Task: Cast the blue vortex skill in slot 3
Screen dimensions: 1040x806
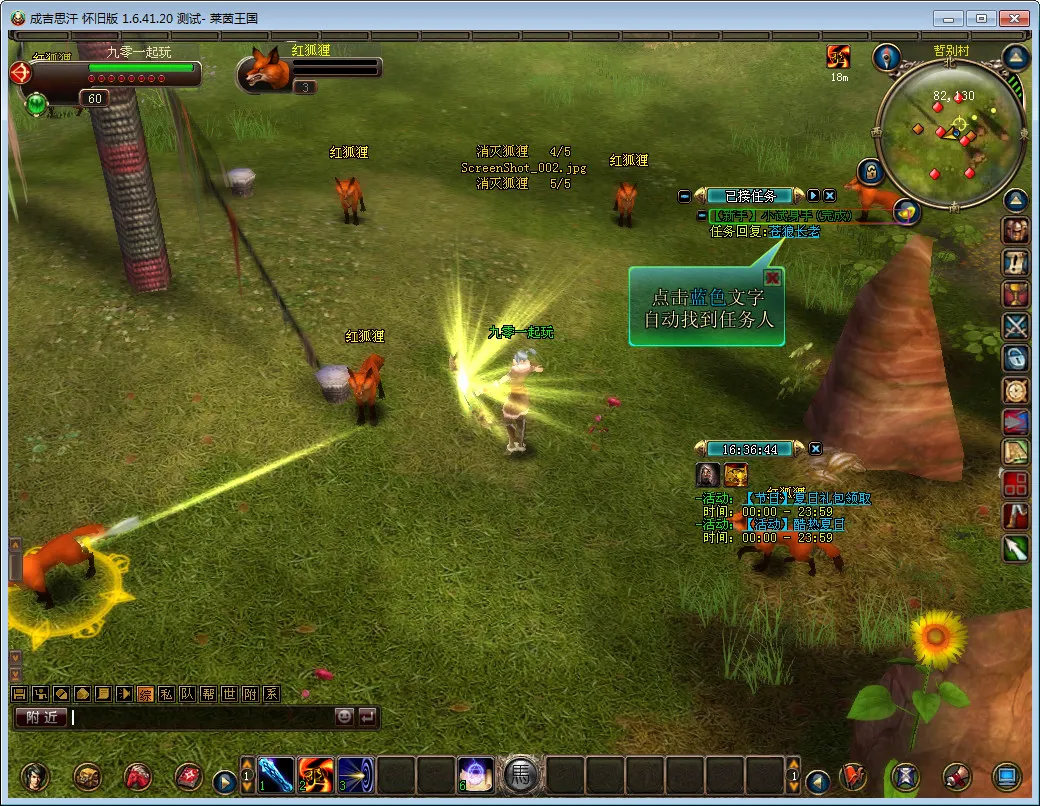Action: 356,775
